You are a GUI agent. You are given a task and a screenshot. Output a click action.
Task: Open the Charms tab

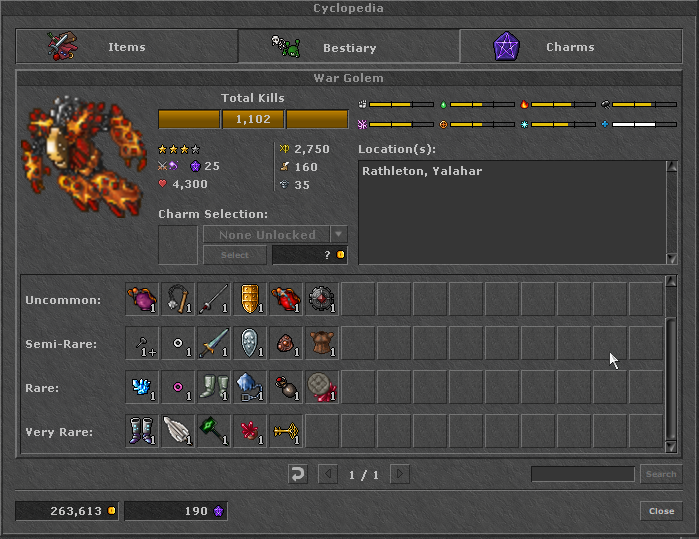pyautogui.click(x=570, y=46)
